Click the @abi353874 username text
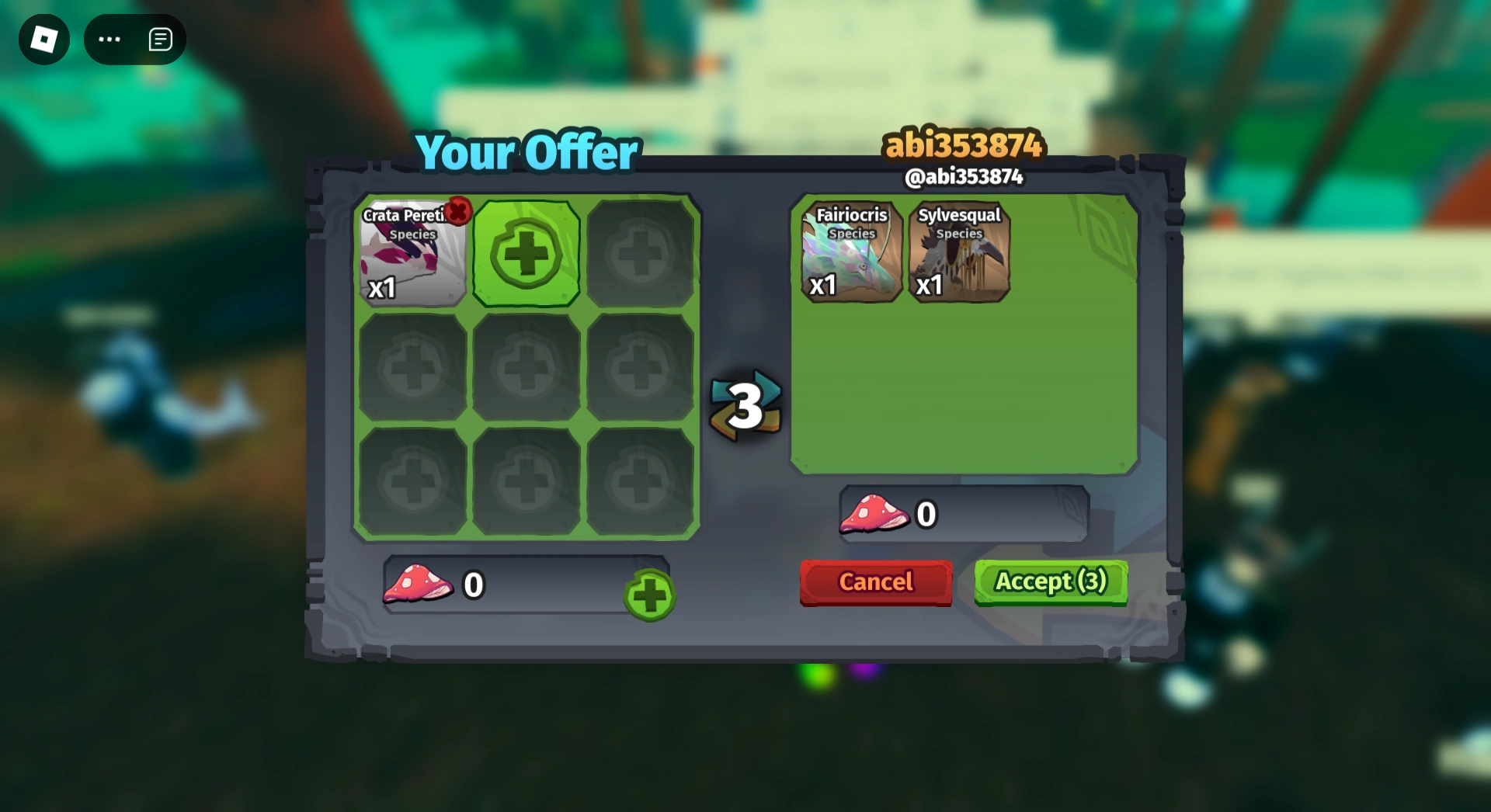Screen dimensions: 1491x812 pyautogui.click(x=966, y=178)
